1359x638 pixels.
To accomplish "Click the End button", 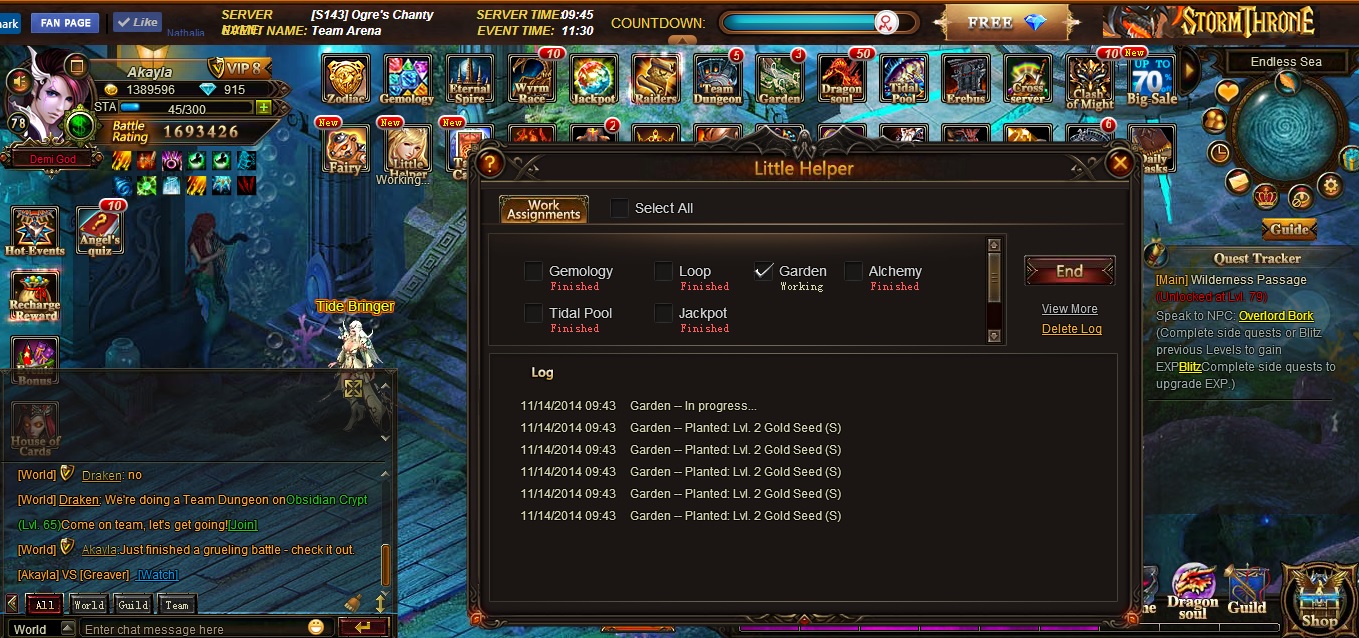I will pyautogui.click(x=1069, y=271).
